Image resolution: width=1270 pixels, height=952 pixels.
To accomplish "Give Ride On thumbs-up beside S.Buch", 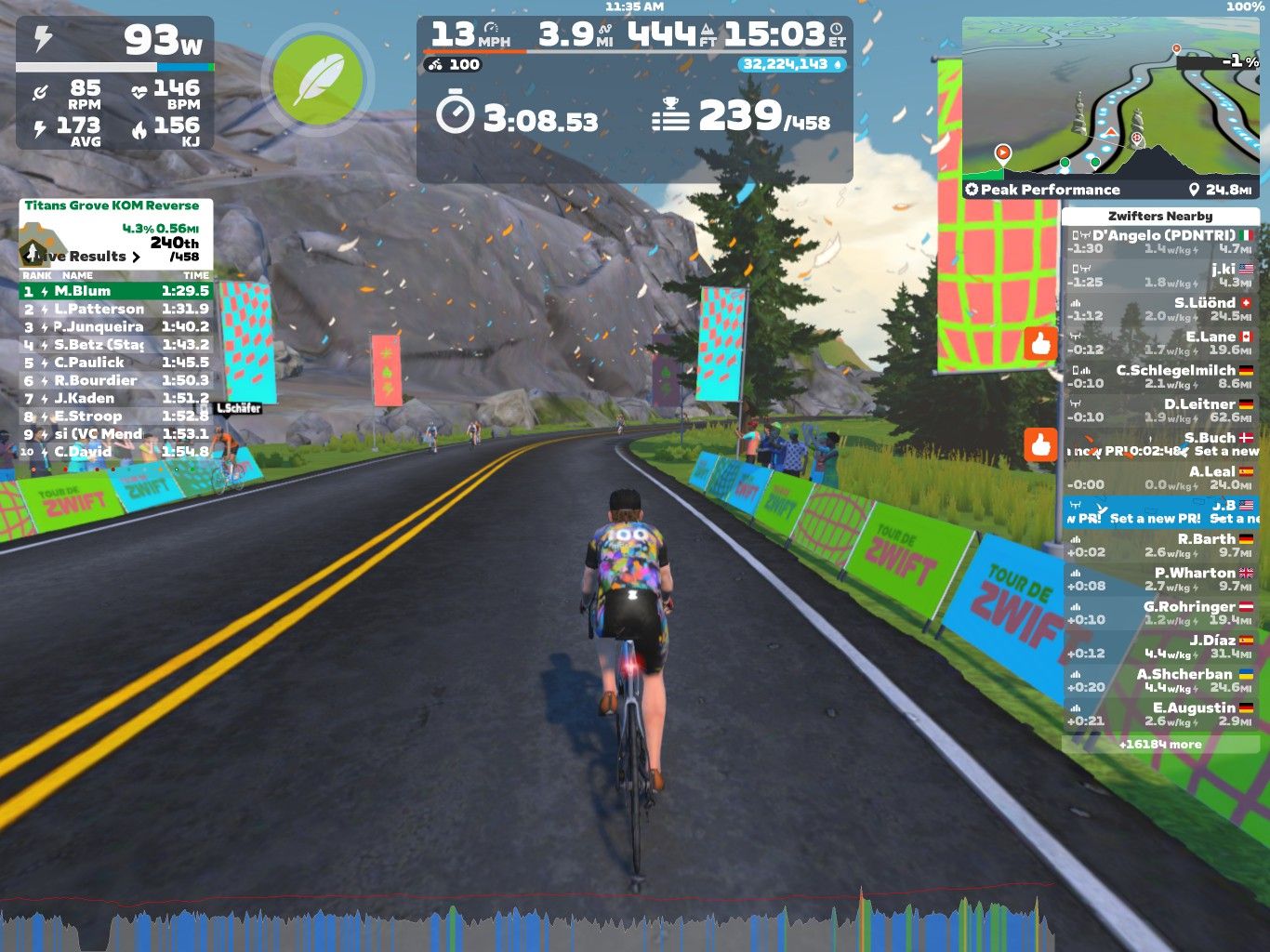I will 1040,444.
